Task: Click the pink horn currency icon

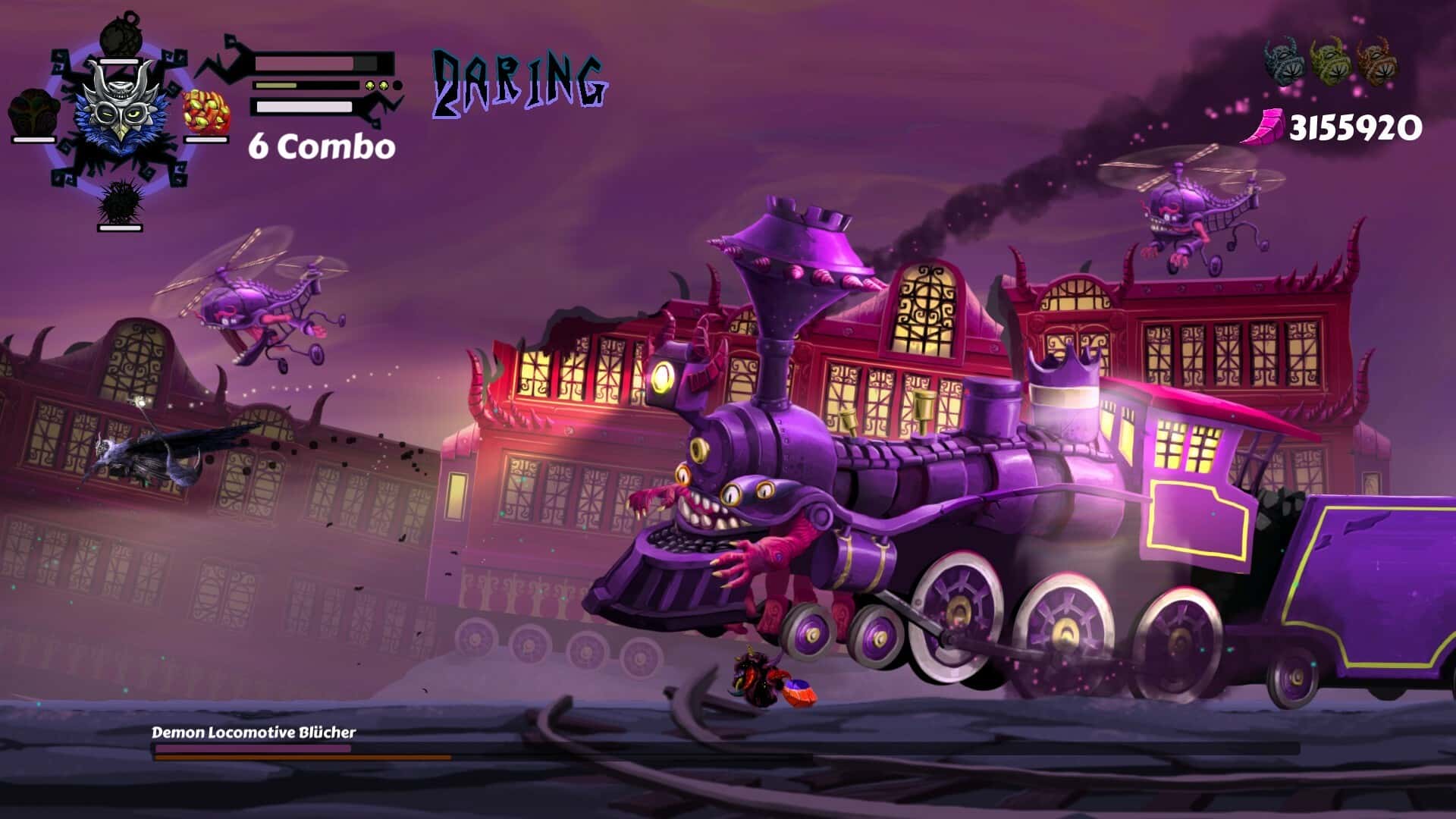Action: click(1263, 127)
